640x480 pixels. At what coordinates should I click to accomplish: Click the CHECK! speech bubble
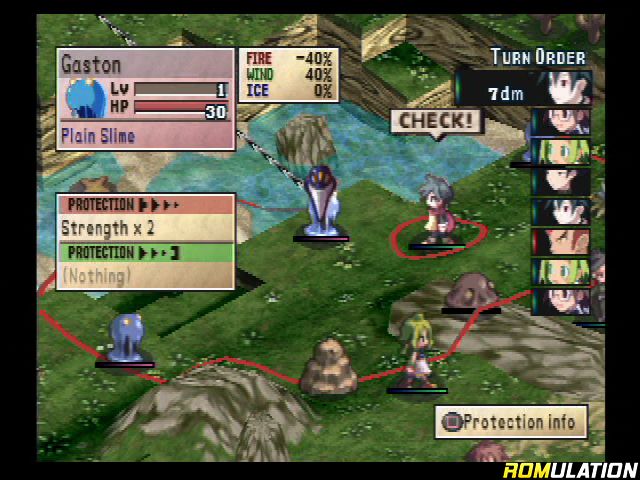436,122
